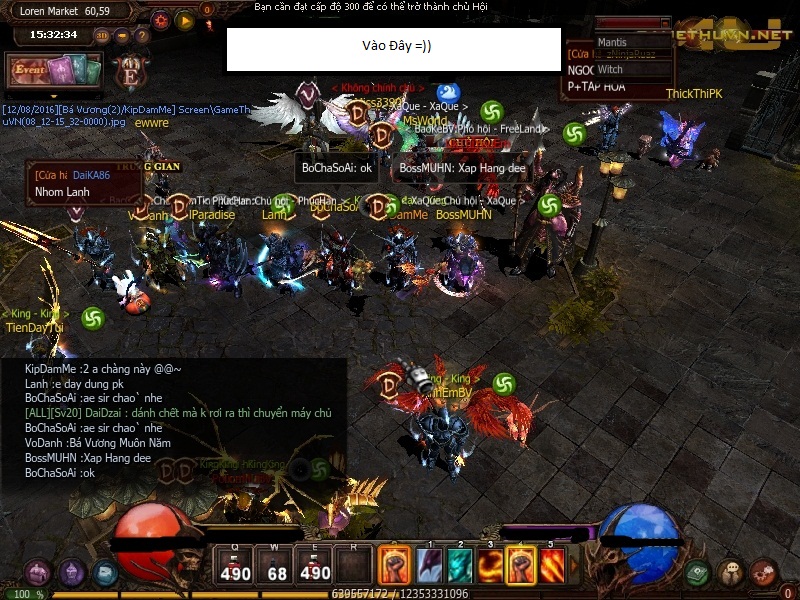This screenshot has width=800, height=600.
Task: Use the mana potion in the W slot
Action: coord(277,566)
